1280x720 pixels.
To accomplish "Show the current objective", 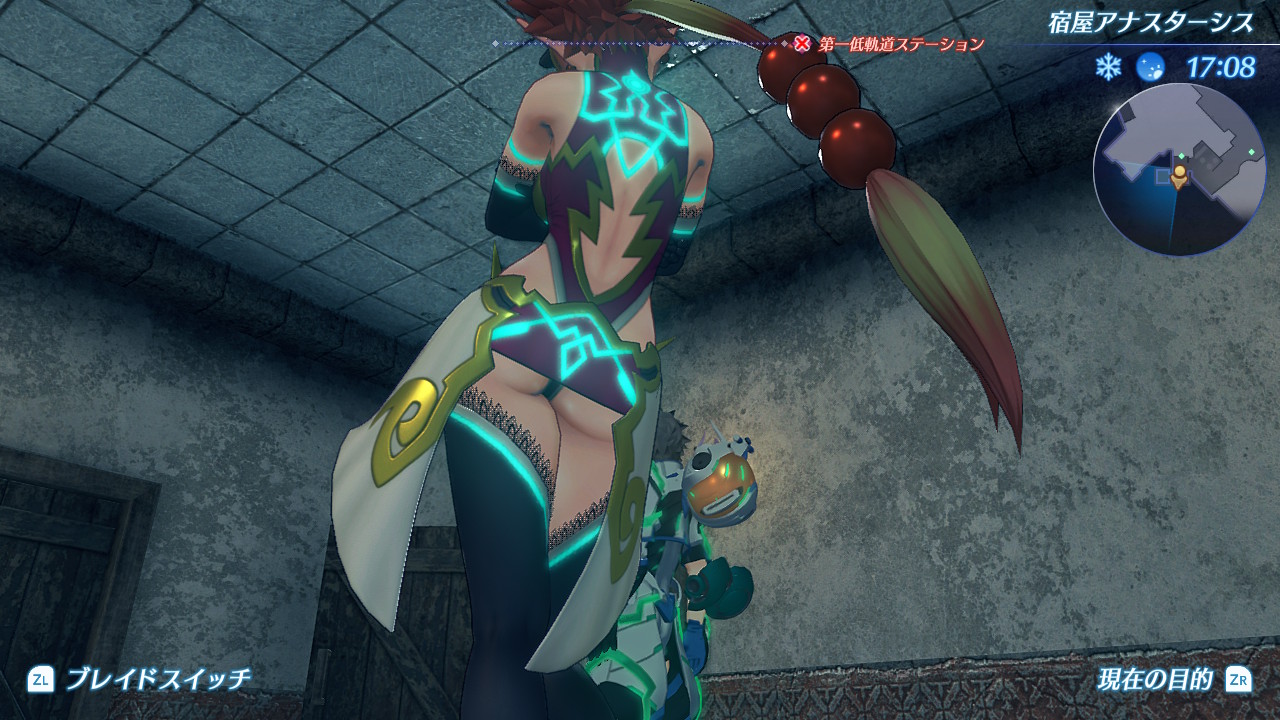I will (1154, 681).
